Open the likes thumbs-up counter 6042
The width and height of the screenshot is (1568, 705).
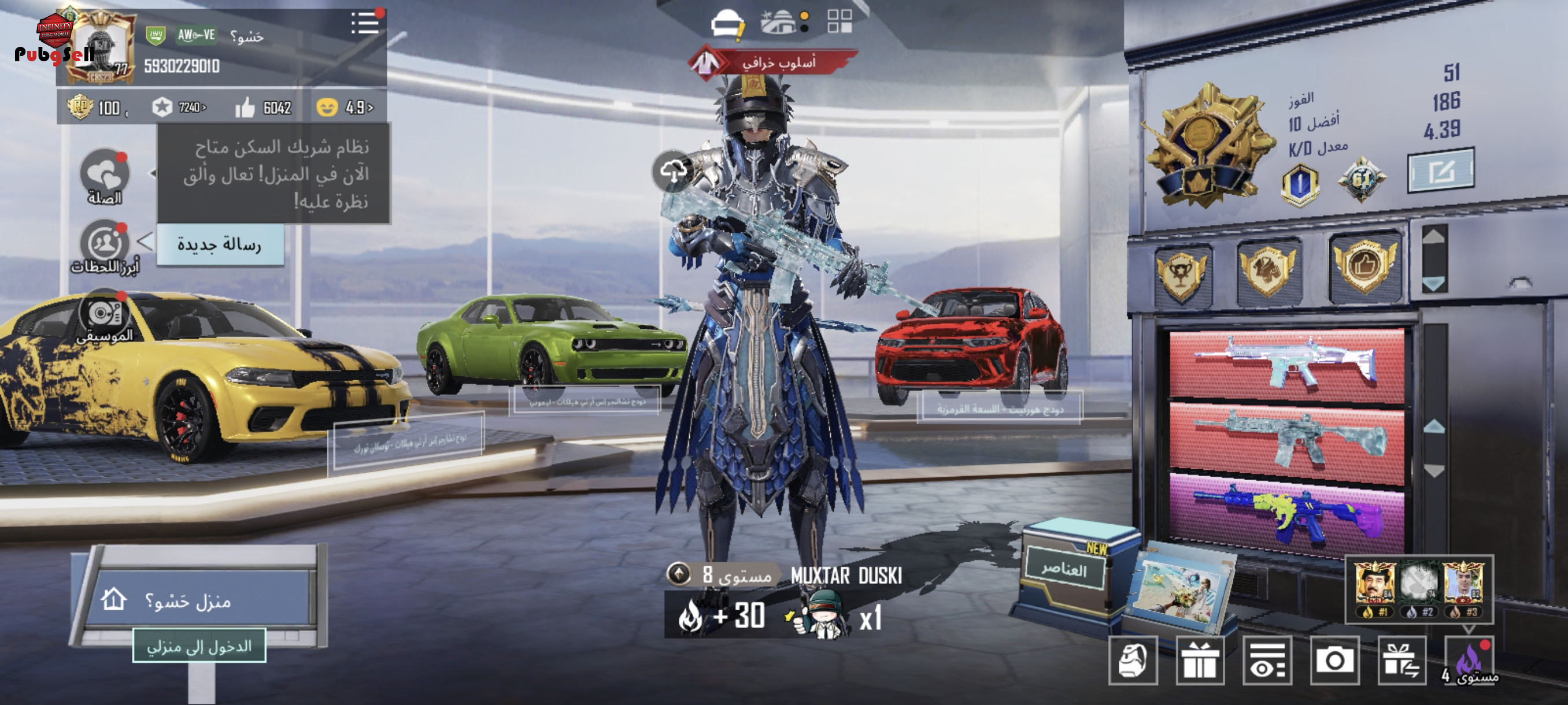(264, 107)
